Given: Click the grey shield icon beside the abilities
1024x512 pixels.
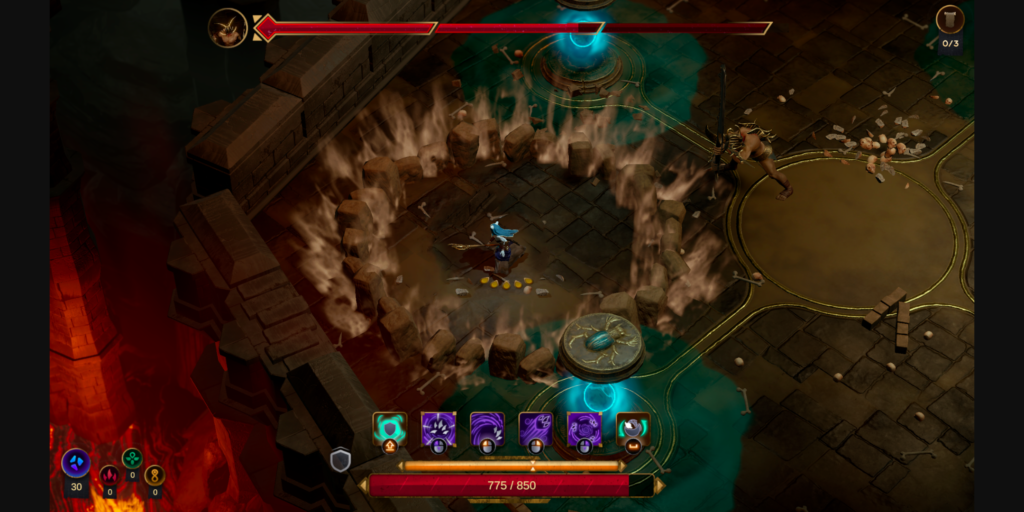Looking at the screenshot, I should pos(341,459).
